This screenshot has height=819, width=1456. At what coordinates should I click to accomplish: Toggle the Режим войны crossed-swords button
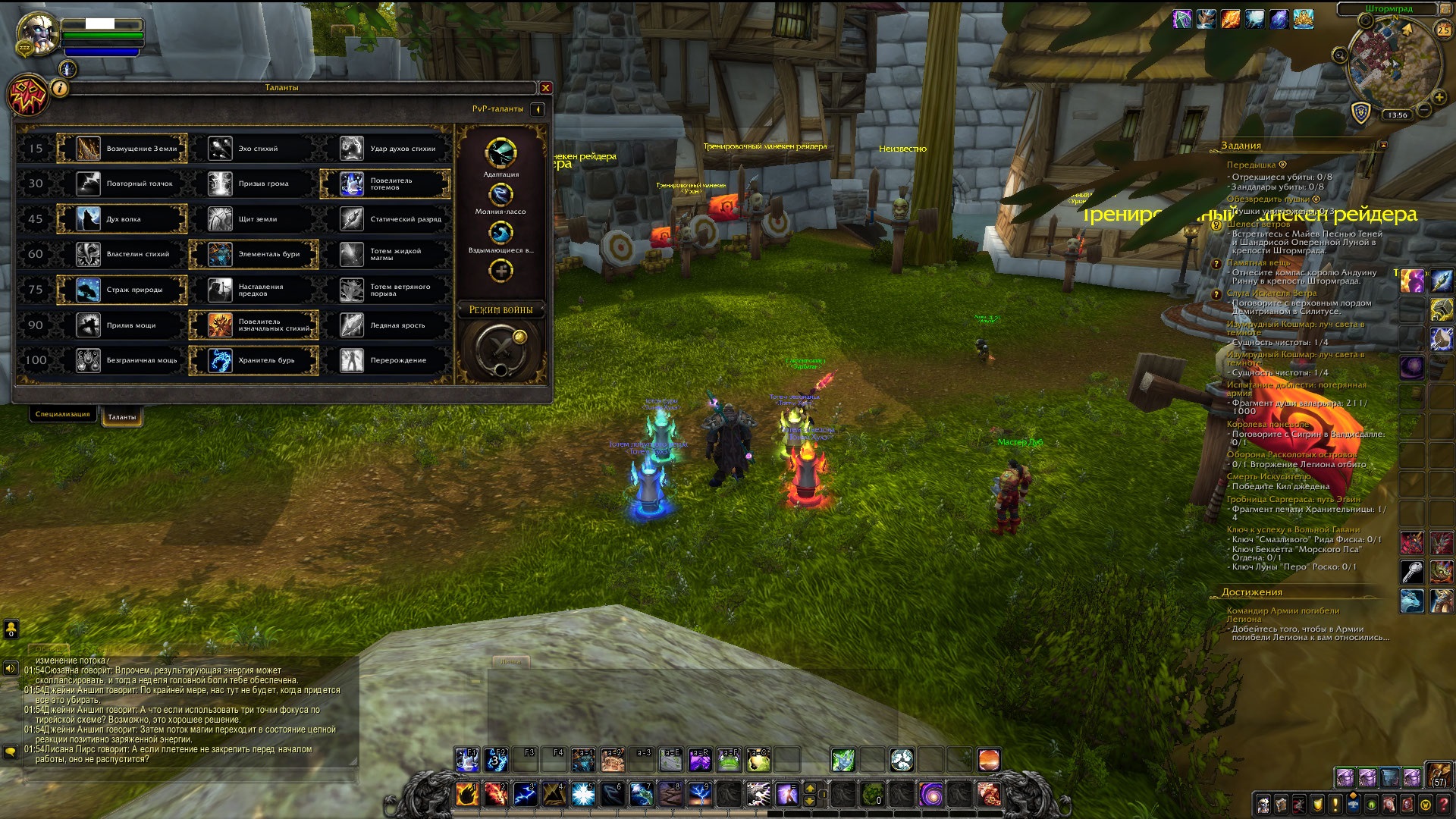[500, 350]
